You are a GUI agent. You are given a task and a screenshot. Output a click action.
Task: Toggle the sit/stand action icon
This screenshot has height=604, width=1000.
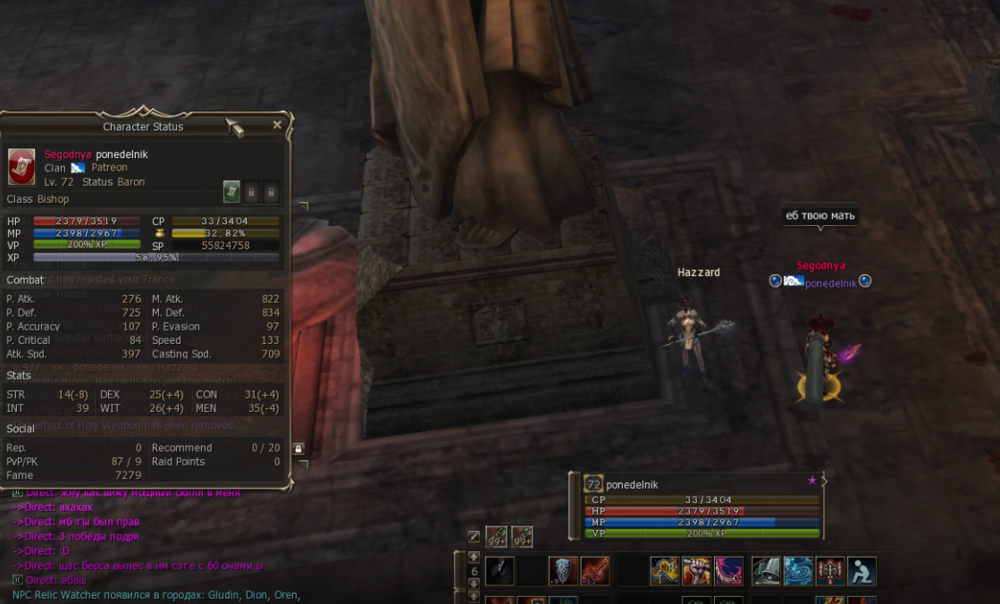(861, 571)
